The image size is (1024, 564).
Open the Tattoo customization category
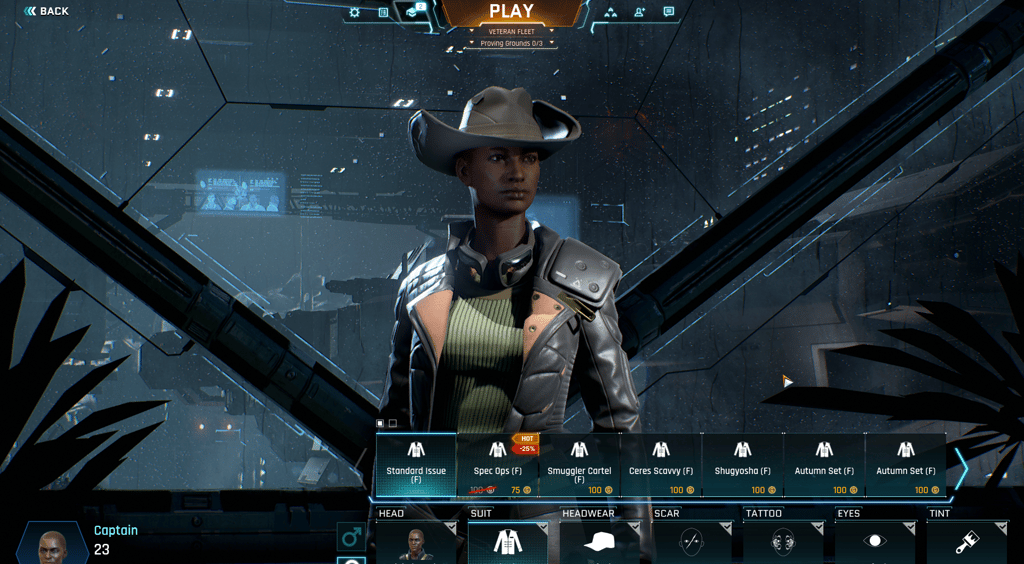tap(783, 541)
